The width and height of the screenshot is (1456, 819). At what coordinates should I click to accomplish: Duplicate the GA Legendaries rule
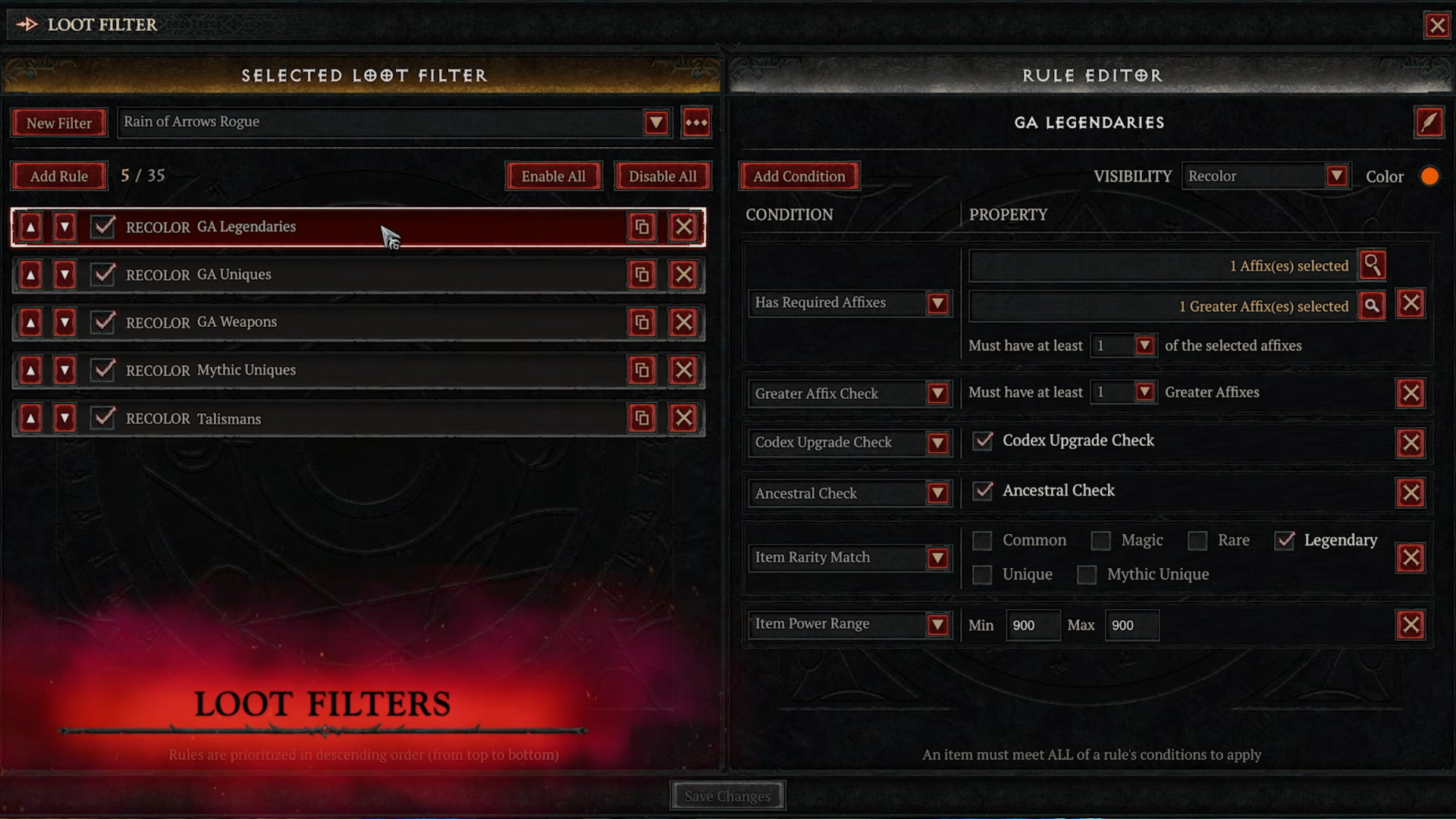(642, 226)
